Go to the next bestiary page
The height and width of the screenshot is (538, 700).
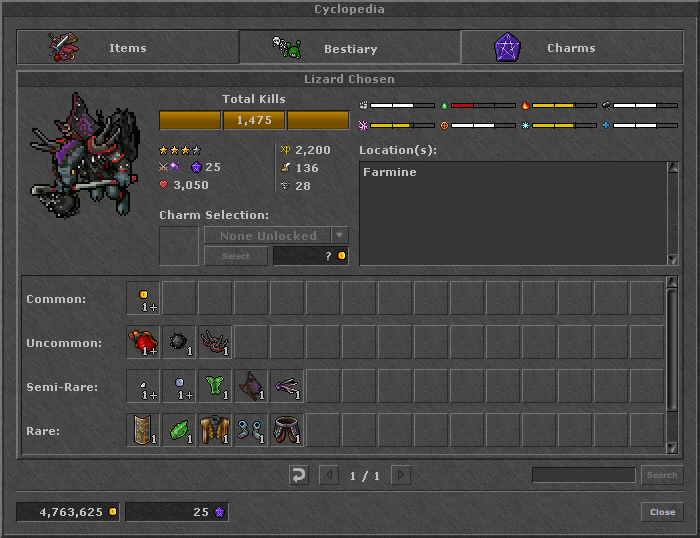pyautogui.click(x=400, y=475)
